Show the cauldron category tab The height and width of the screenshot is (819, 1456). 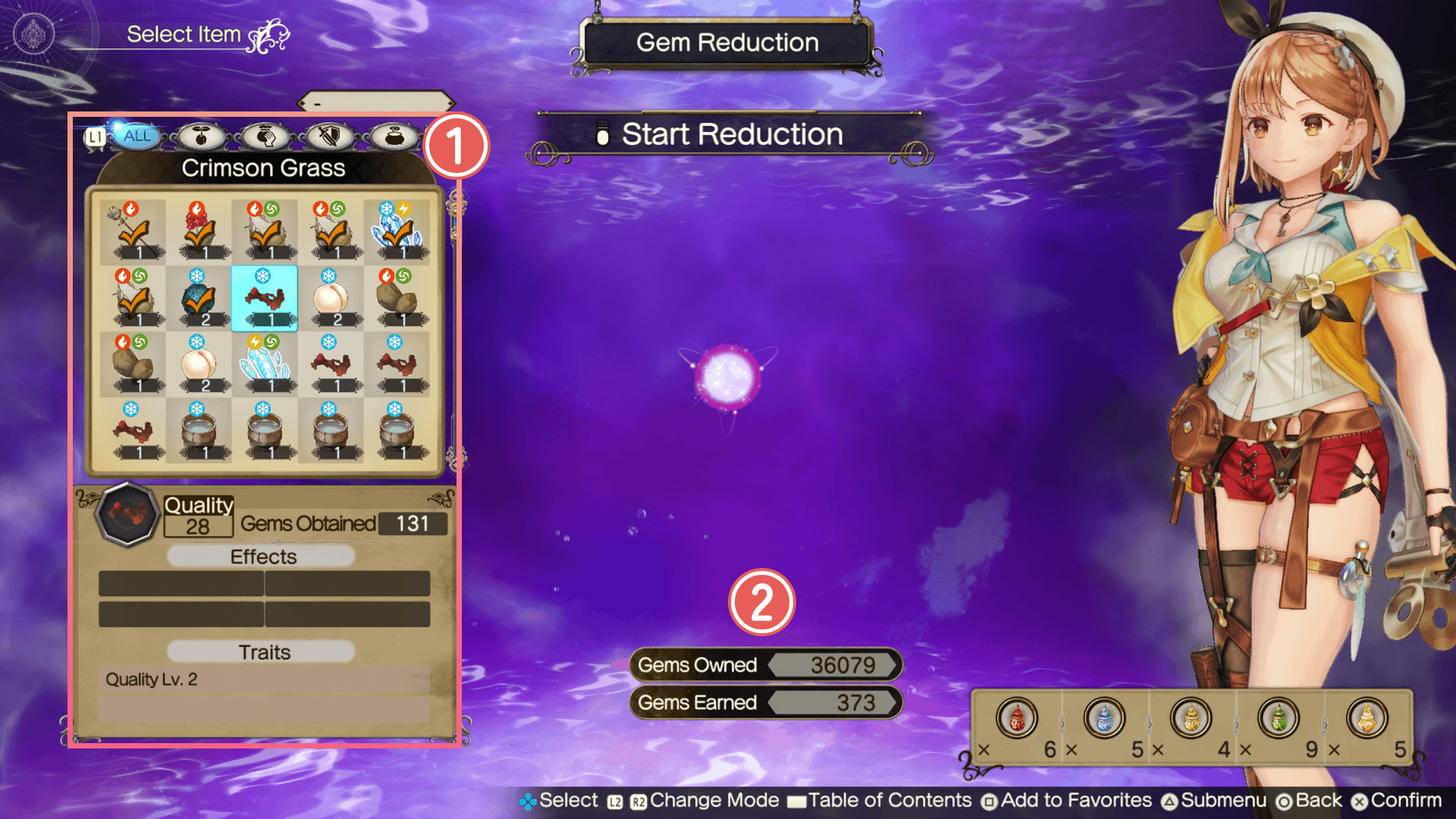[x=394, y=136]
